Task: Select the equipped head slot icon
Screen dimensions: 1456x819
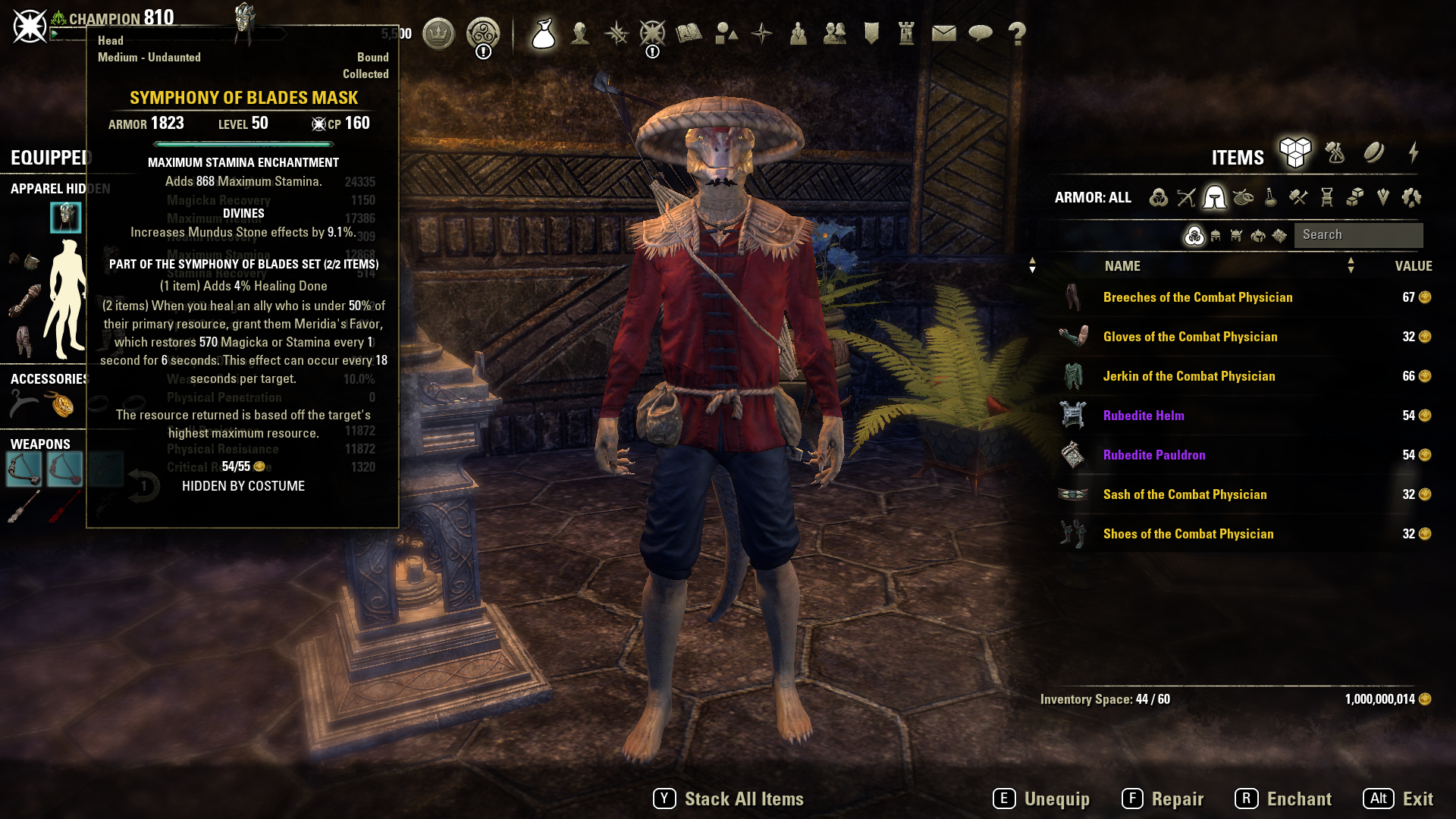Action: pyautogui.click(x=66, y=218)
